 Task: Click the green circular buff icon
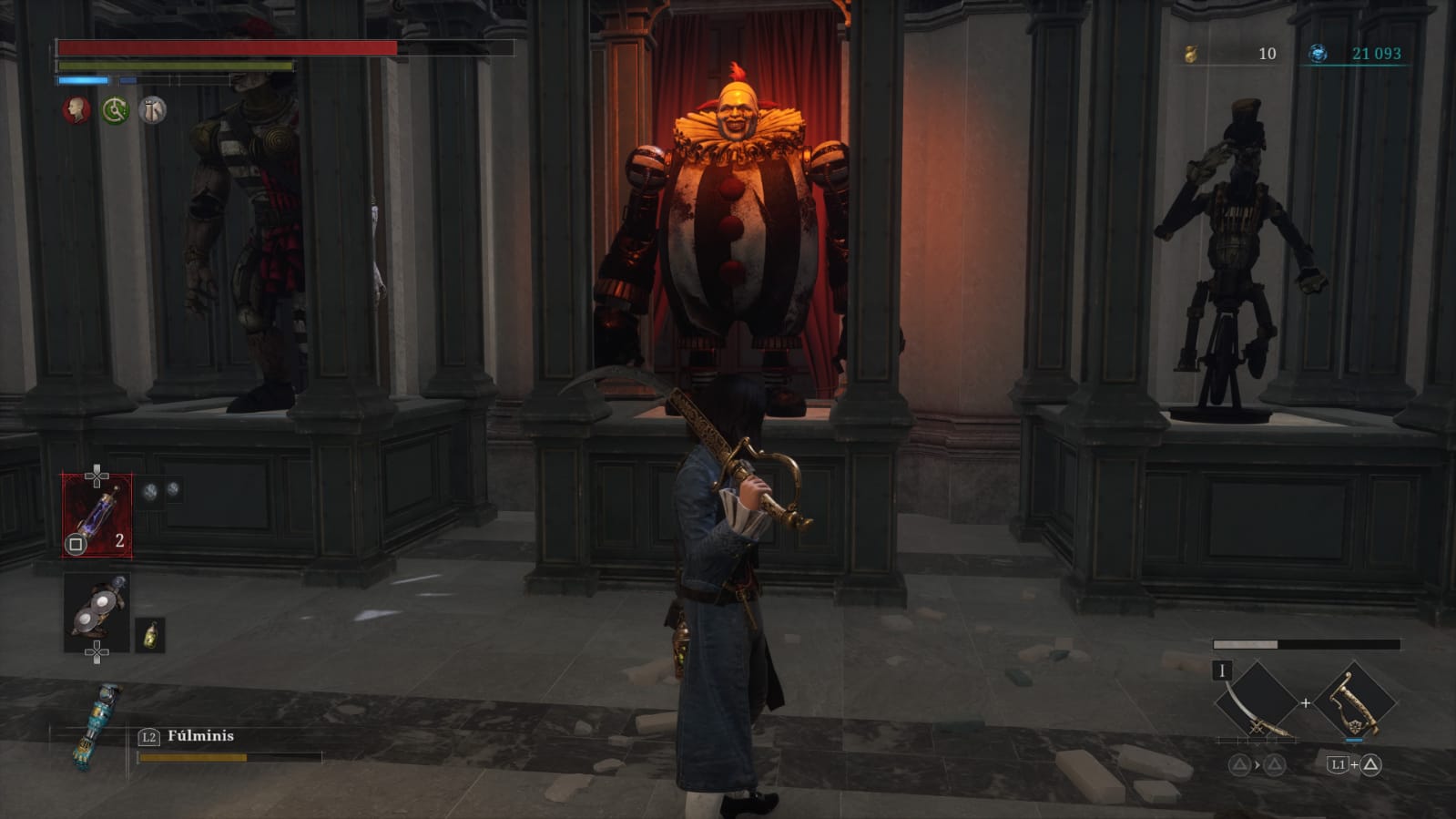pos(115,110)
